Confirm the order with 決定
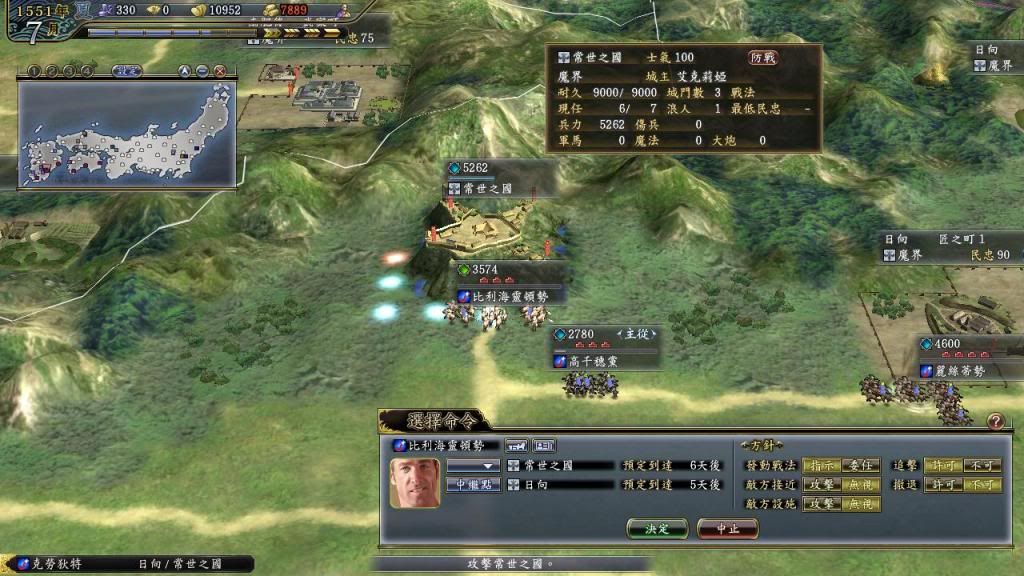Image resolution: width=1024 pixels, height=576 pixels. [x=658, y=528]
